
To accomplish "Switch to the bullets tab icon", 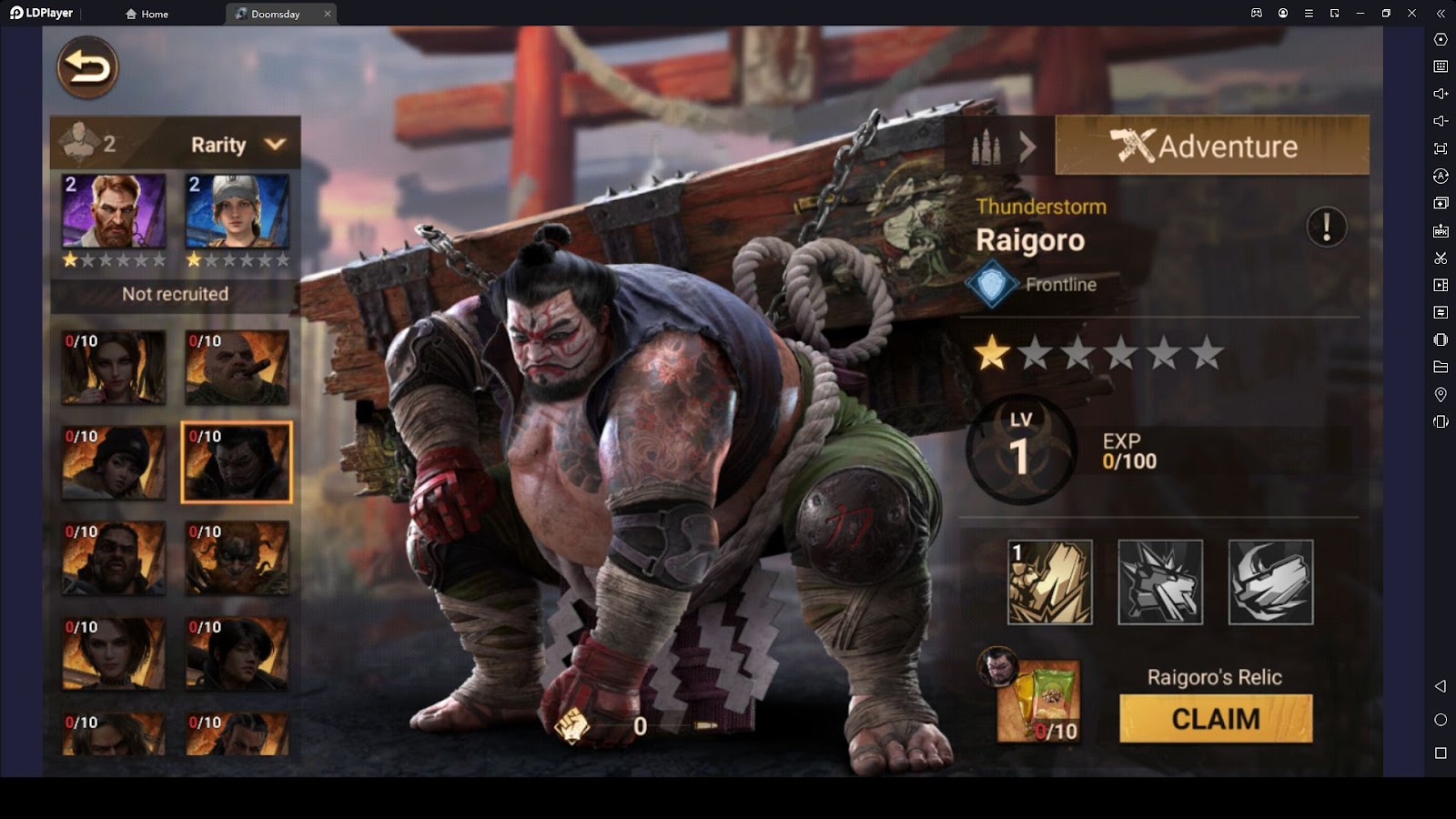I will 986,146.
